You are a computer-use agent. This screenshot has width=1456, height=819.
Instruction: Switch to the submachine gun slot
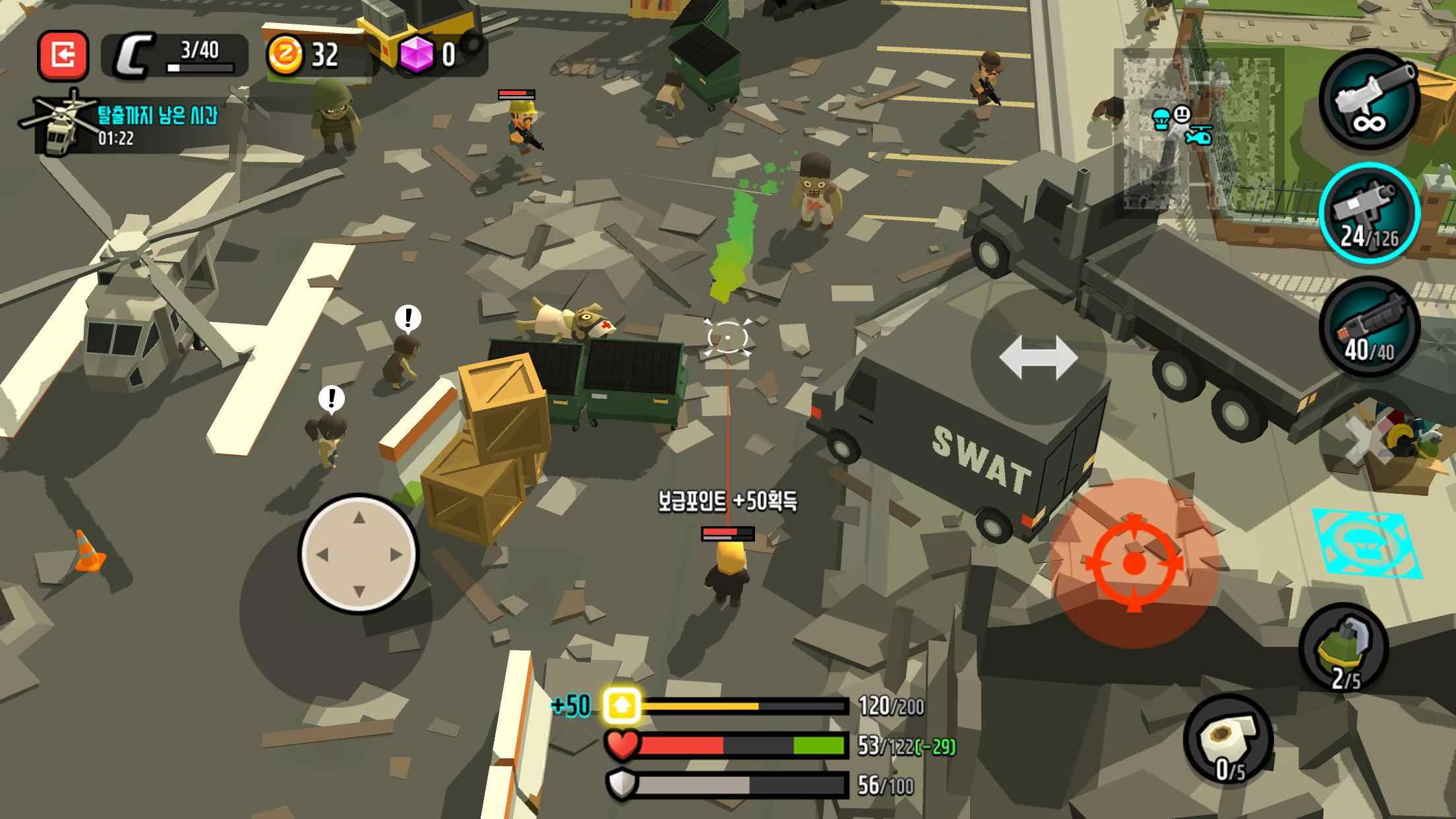[1369, 212]
